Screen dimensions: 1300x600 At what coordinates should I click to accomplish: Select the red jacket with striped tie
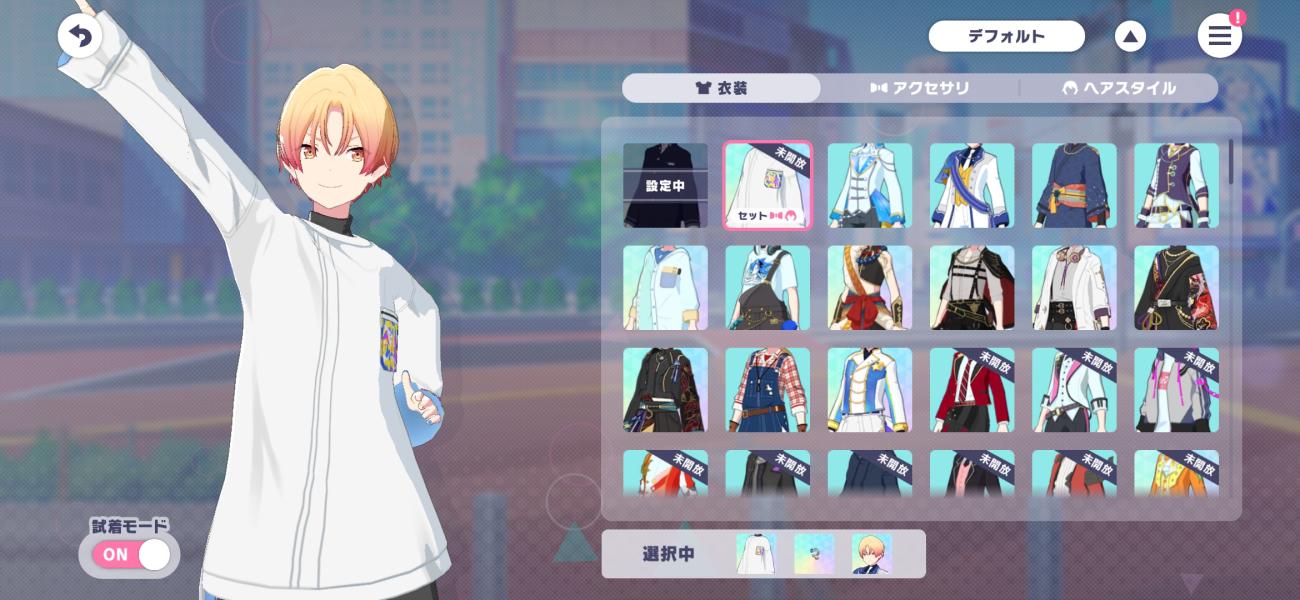click(x=972, y=390)
